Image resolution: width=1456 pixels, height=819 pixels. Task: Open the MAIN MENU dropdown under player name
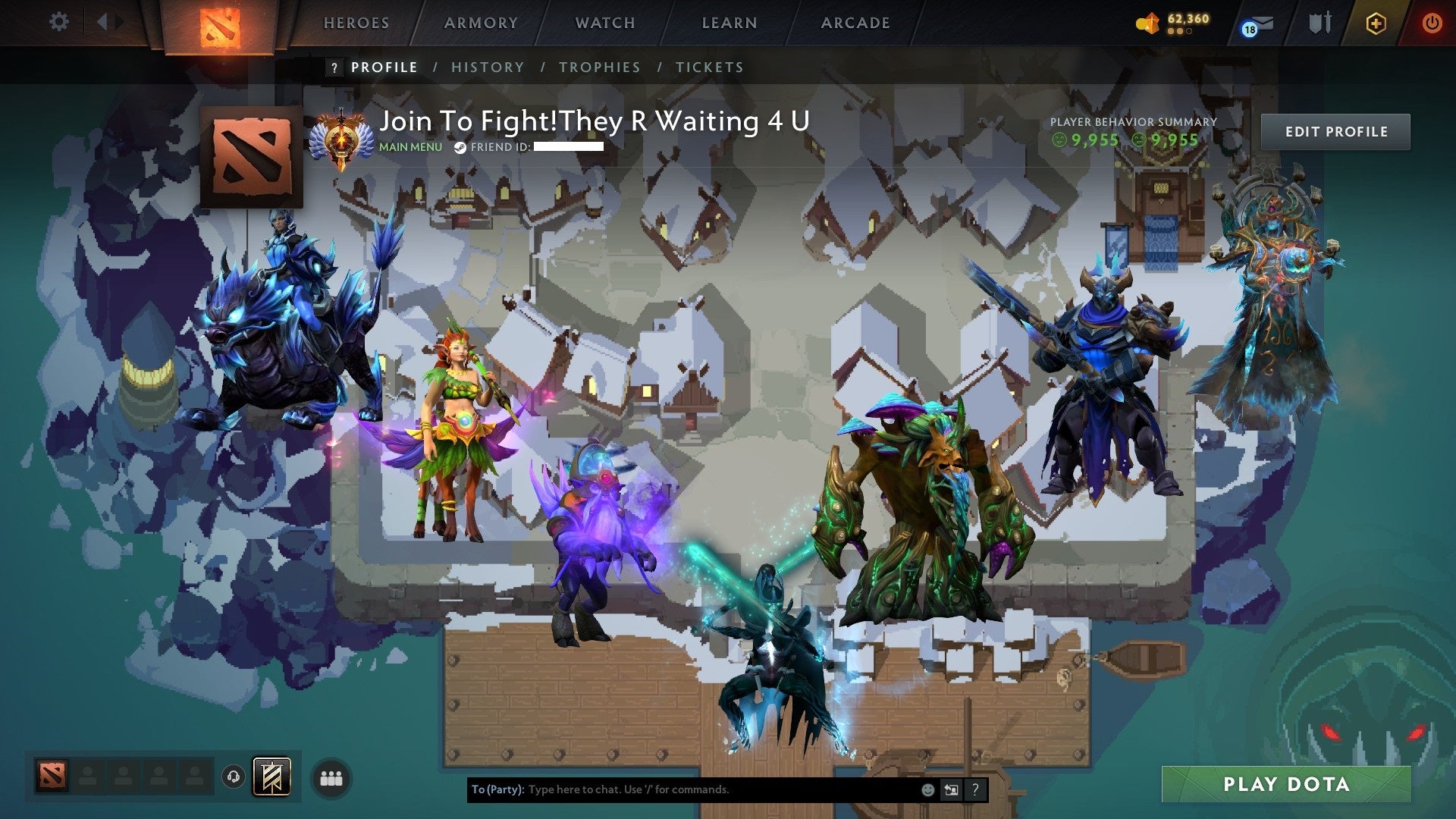tap(409, 147)
